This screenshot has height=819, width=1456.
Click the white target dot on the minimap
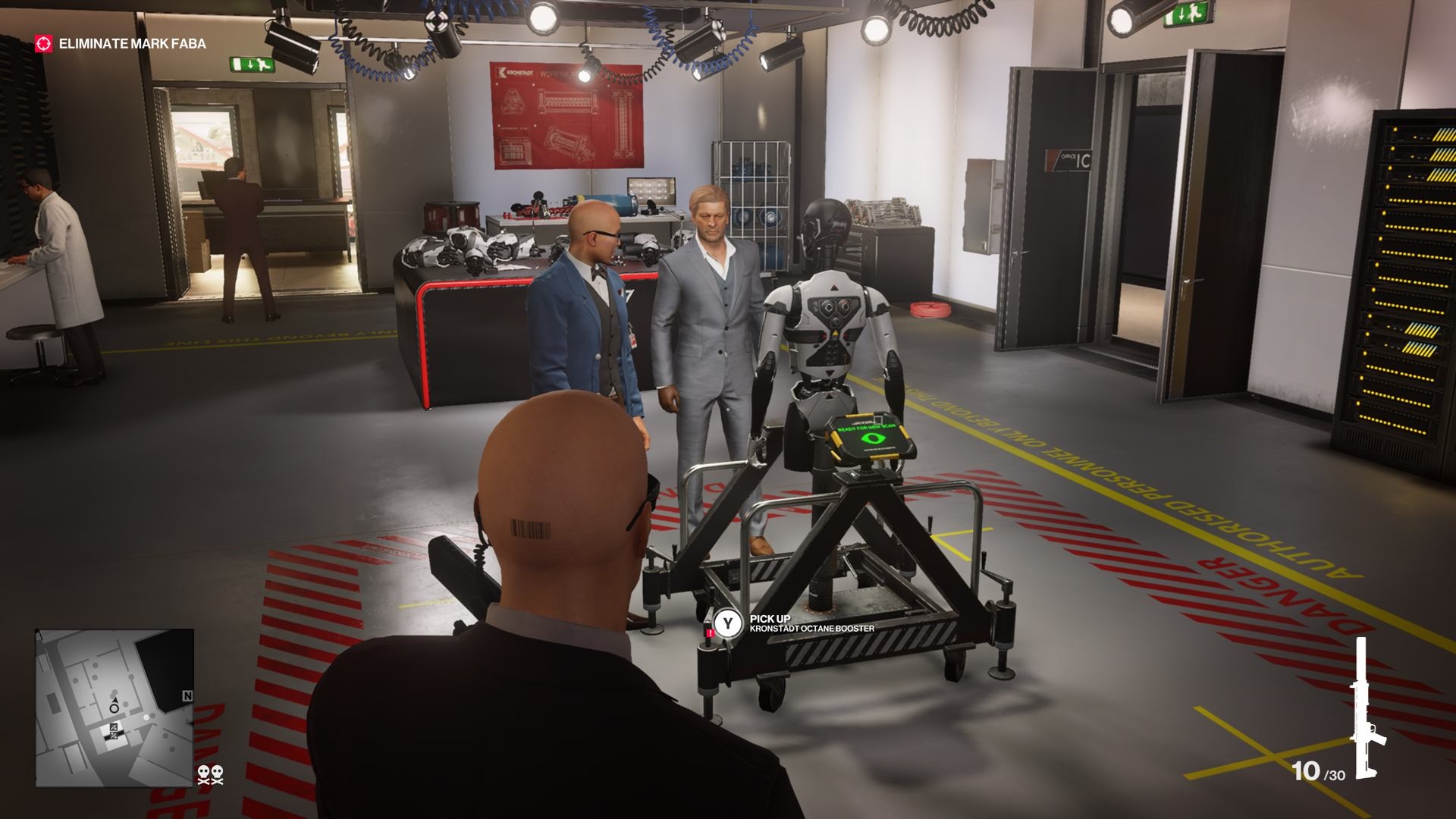pos(146,717)
